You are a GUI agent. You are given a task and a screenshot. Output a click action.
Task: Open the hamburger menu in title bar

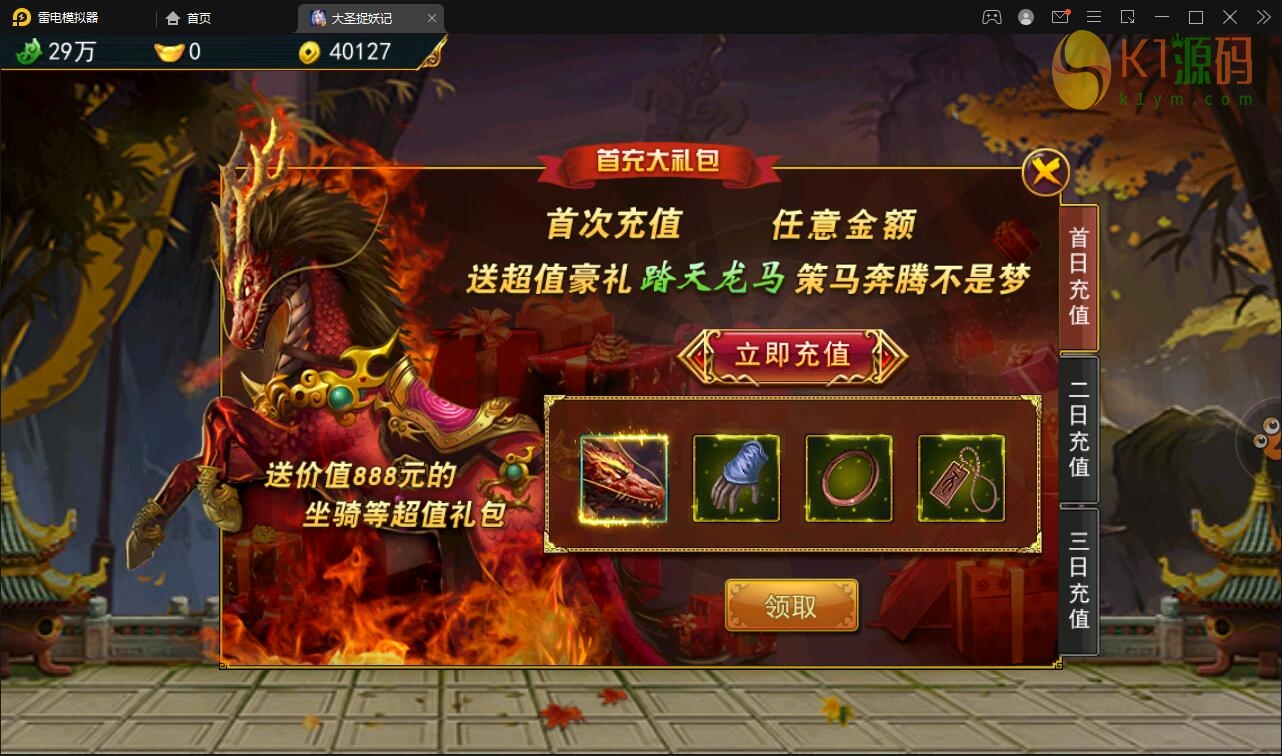[1094, 17]
